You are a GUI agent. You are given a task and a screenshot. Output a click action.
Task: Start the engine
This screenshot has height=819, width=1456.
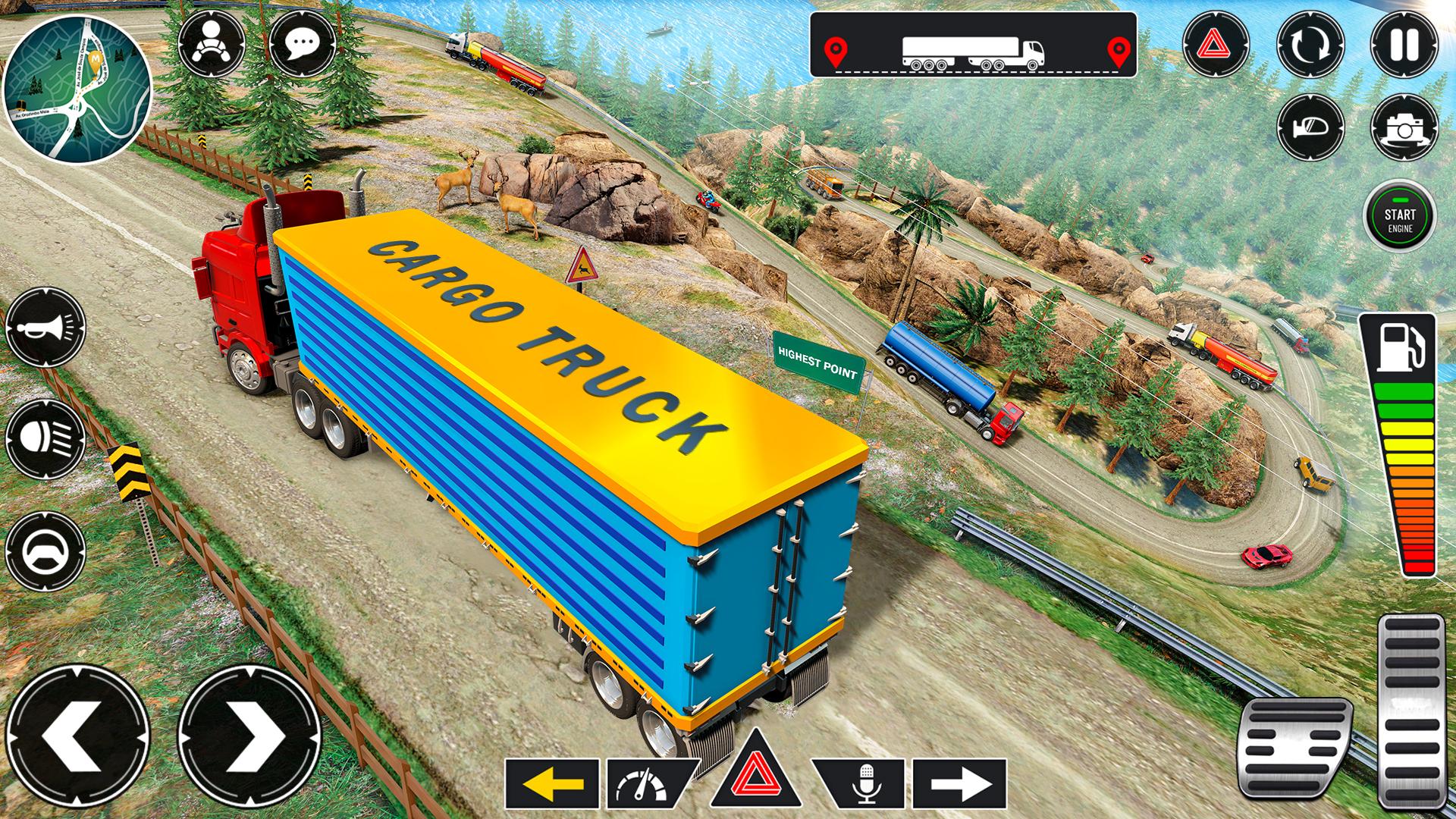(x=1400, y=216)
